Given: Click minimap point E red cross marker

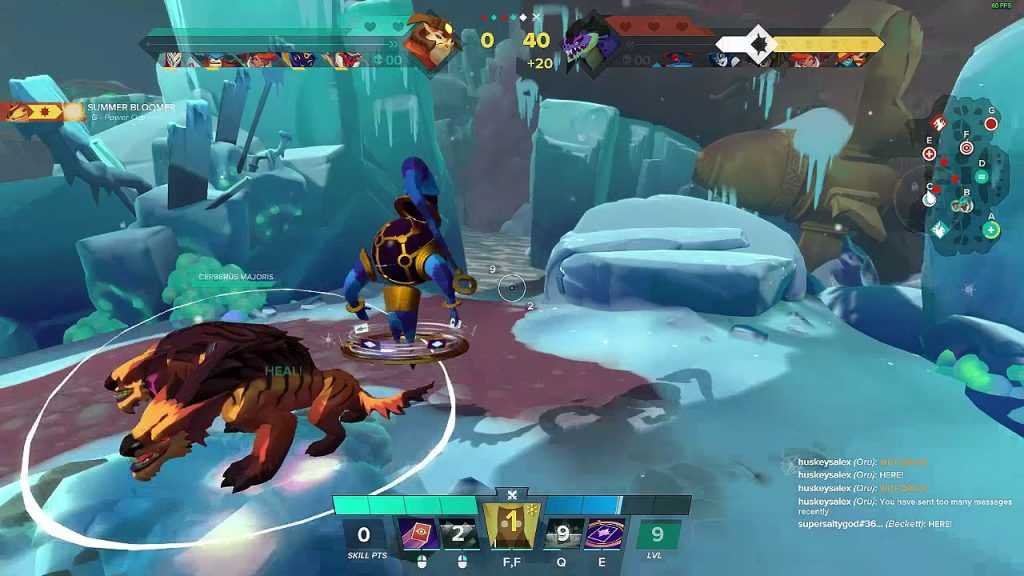Looking at the screenshot, I should 929,154.
